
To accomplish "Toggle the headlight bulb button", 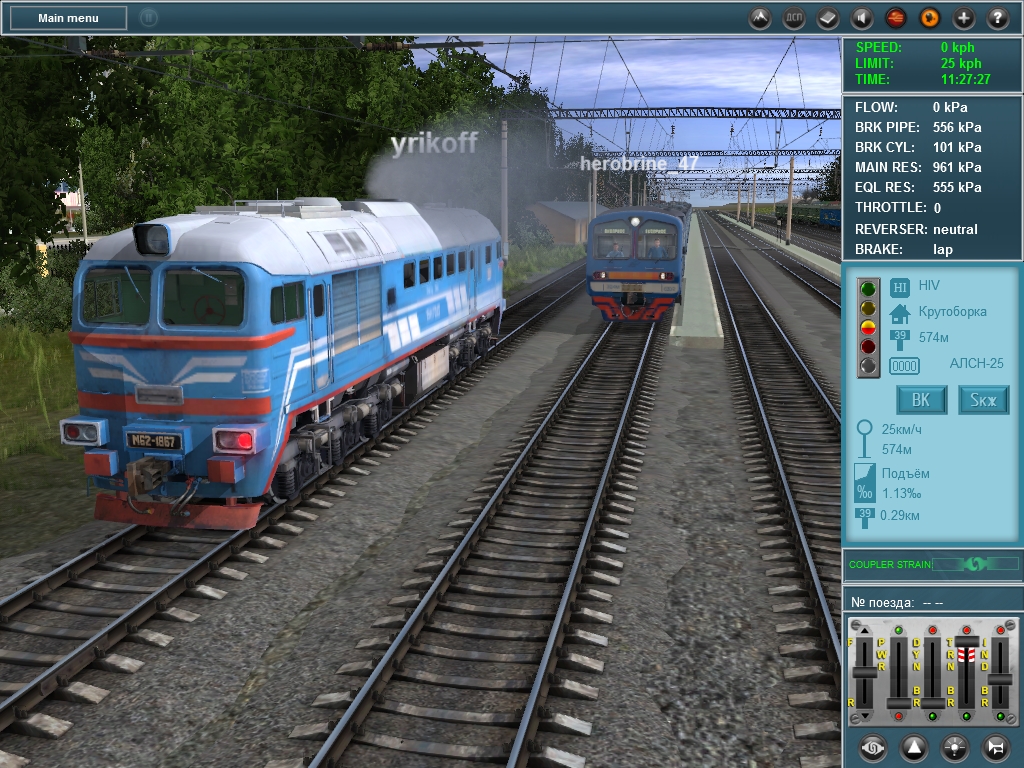I will pos(955,747).
